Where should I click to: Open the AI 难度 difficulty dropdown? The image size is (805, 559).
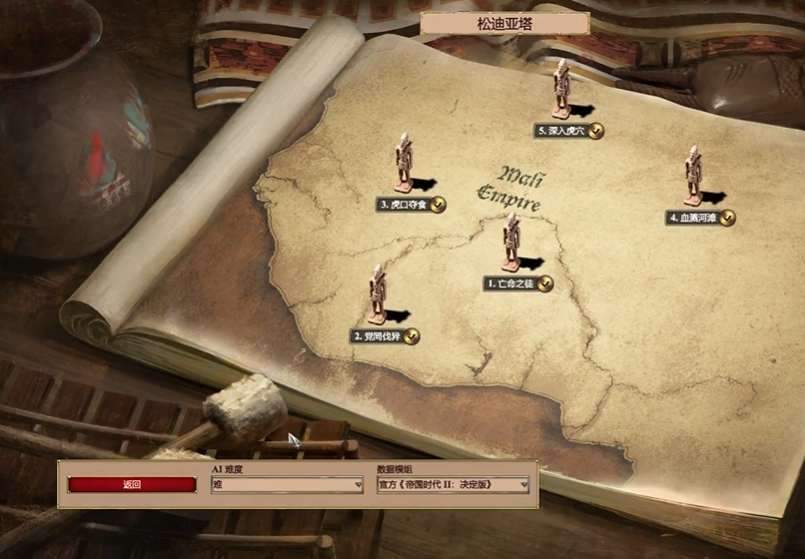[287, 485]
